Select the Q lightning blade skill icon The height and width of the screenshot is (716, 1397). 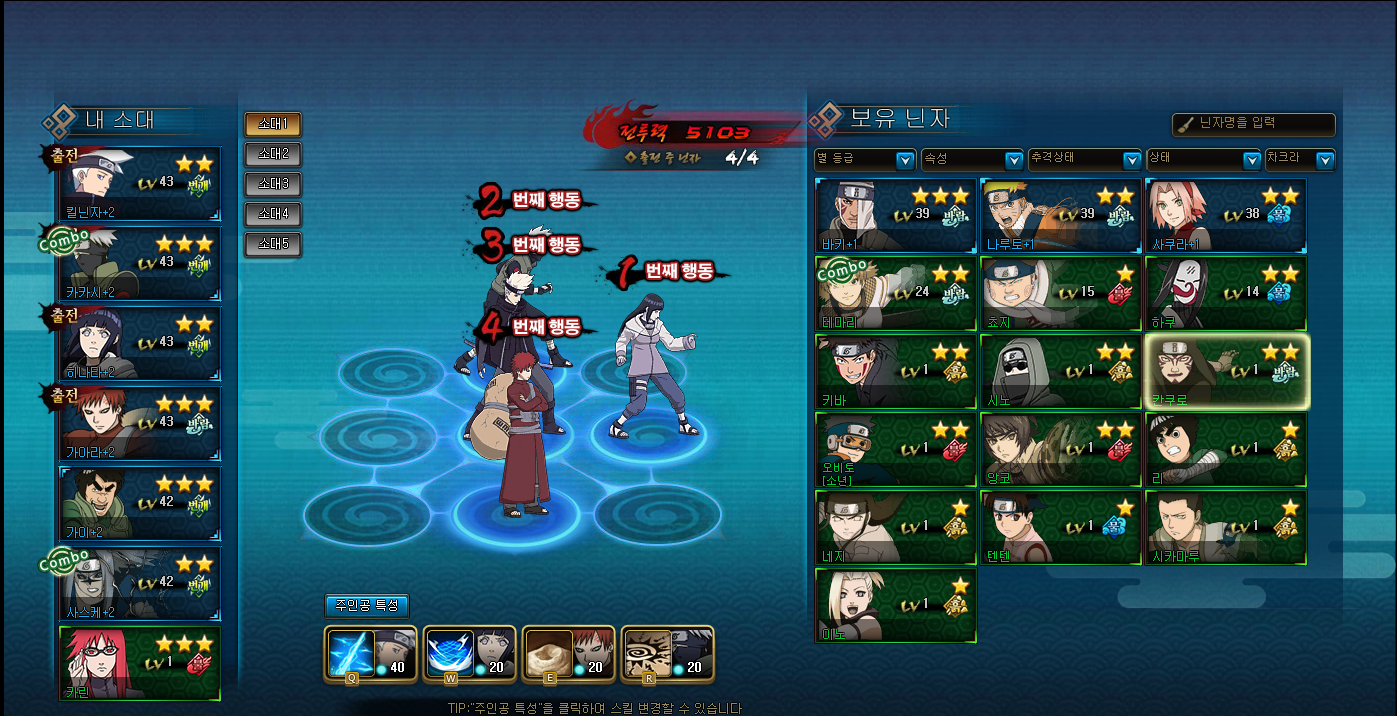pos(352,654)
